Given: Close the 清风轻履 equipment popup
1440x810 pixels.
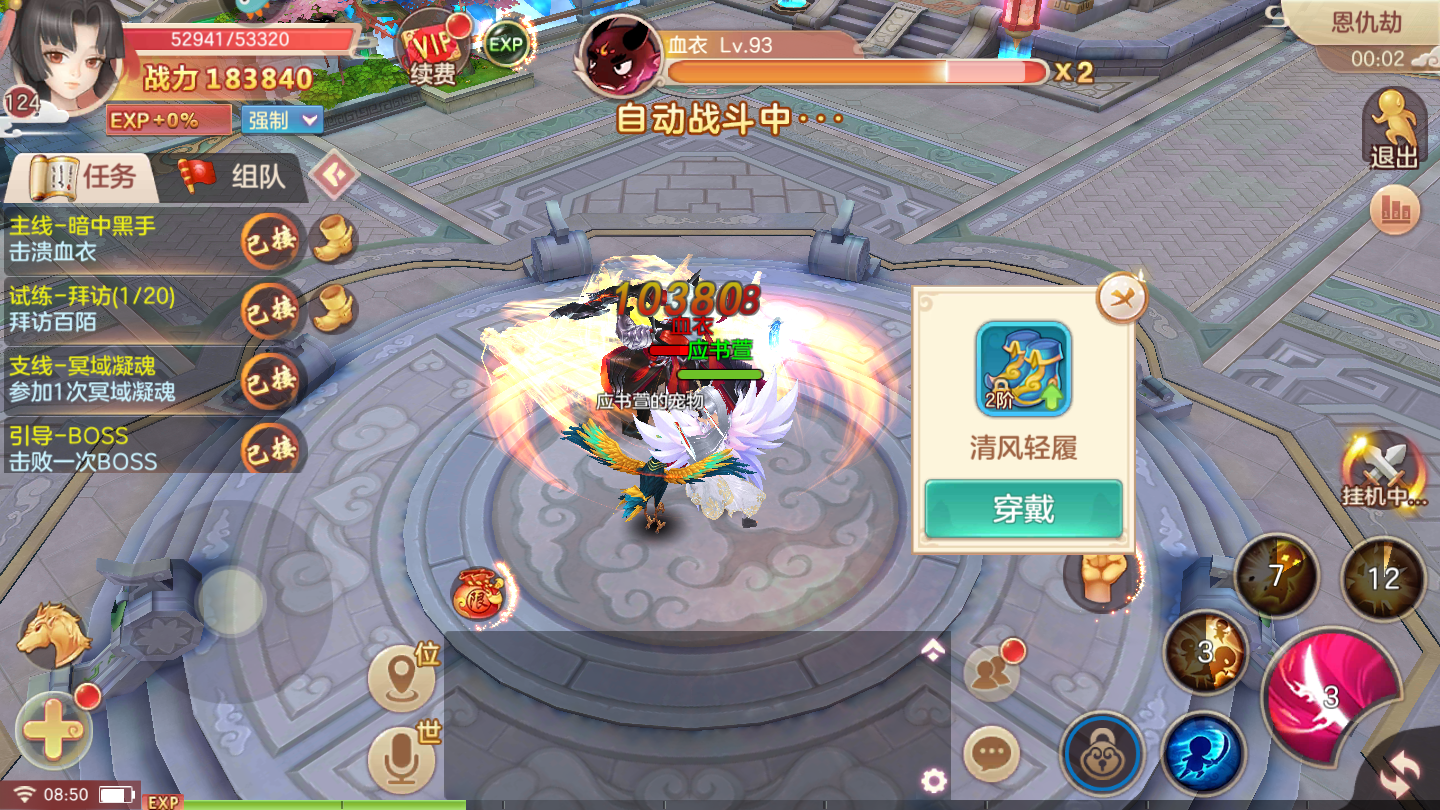Looking at the screenshot, I should 1121,297.
